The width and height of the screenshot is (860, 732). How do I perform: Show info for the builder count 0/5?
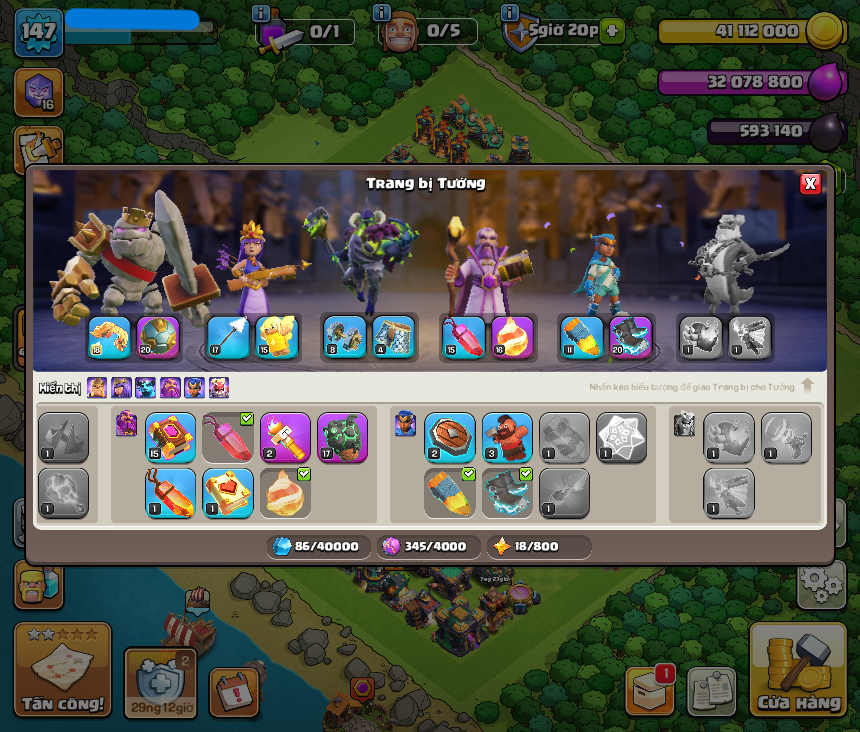381,13
